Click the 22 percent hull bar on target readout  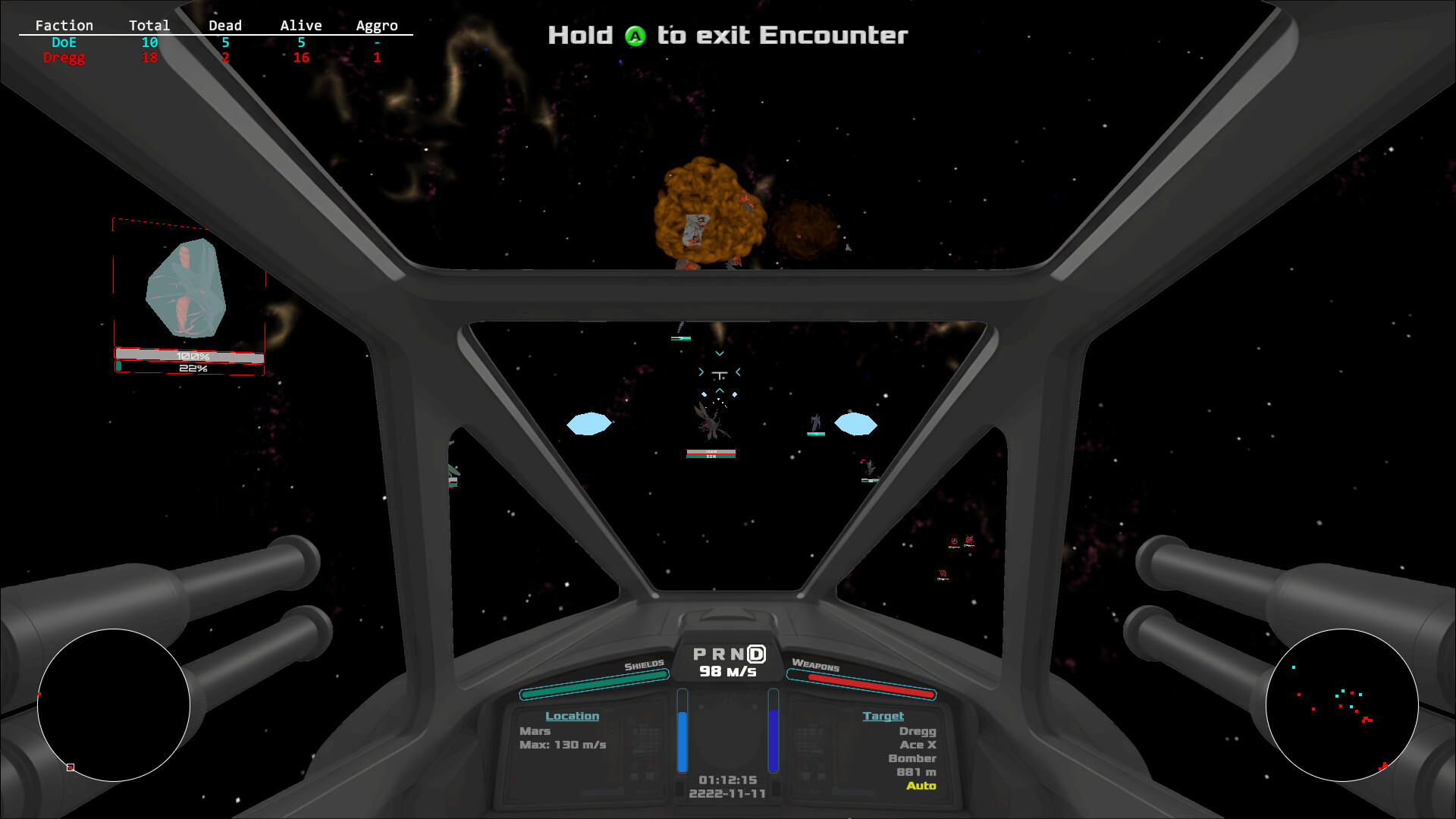[191, 368]
